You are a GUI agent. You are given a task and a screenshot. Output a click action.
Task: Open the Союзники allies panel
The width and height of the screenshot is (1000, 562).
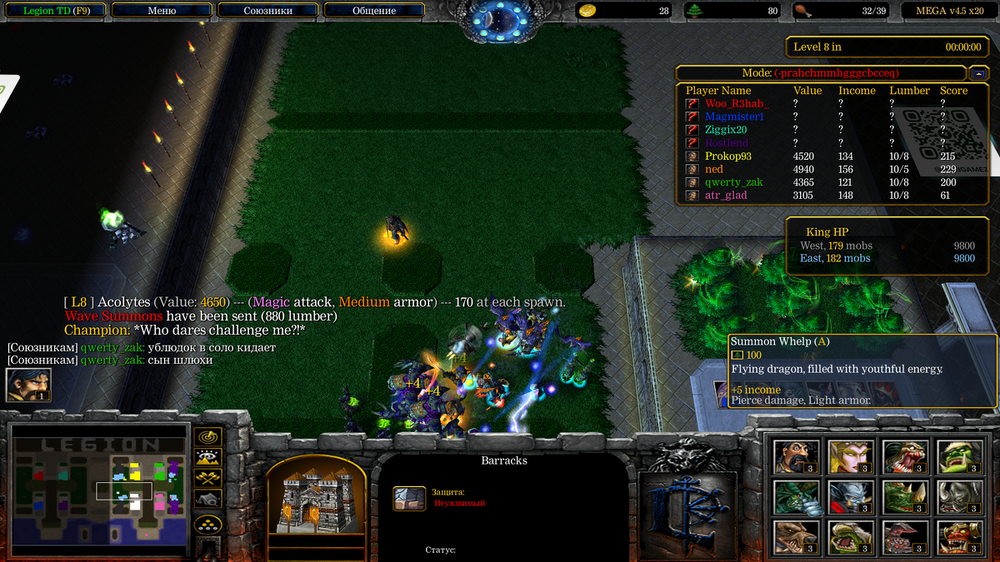pos(268,11)
